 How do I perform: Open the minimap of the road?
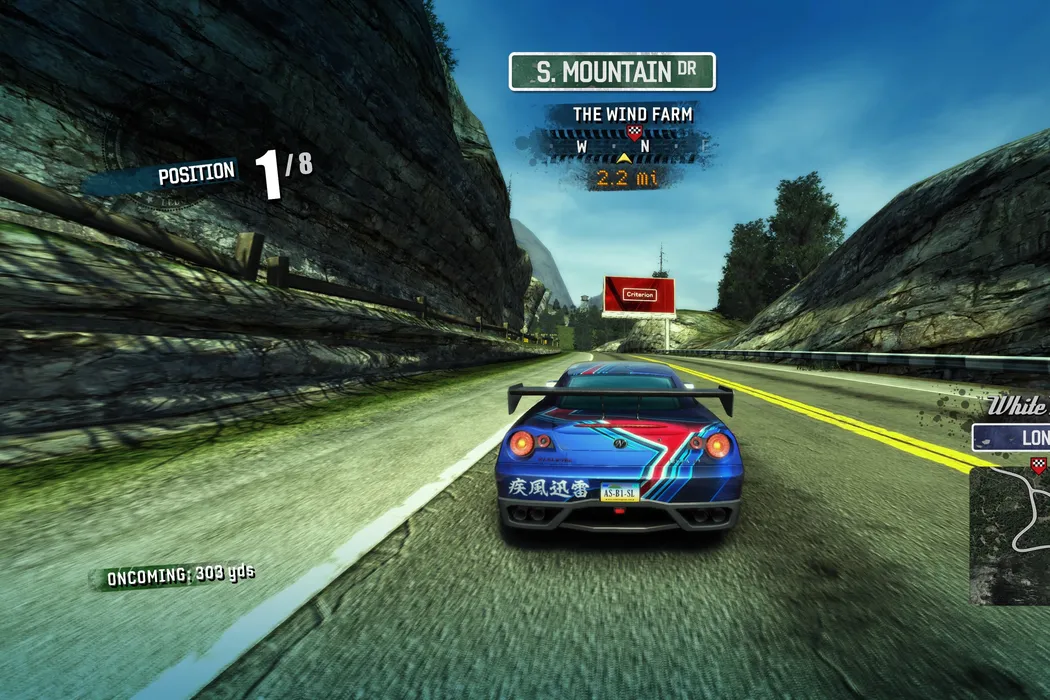click(x=1010, y=536)
